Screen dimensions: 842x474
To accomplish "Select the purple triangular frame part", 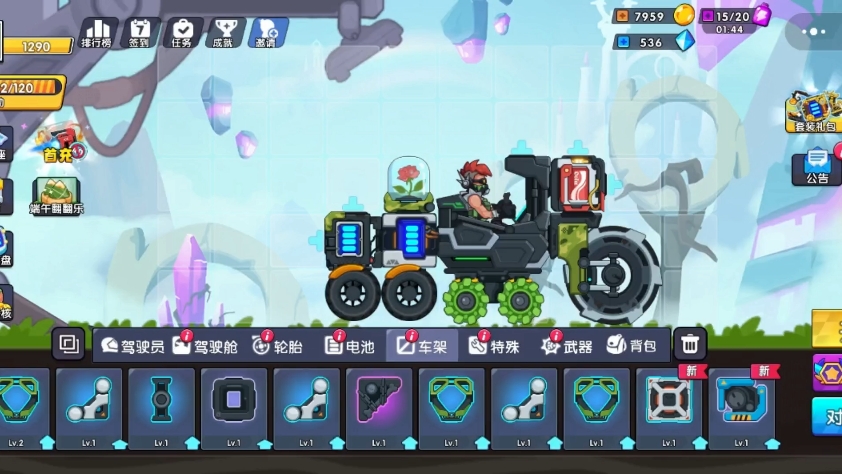I will click(379, 406).
